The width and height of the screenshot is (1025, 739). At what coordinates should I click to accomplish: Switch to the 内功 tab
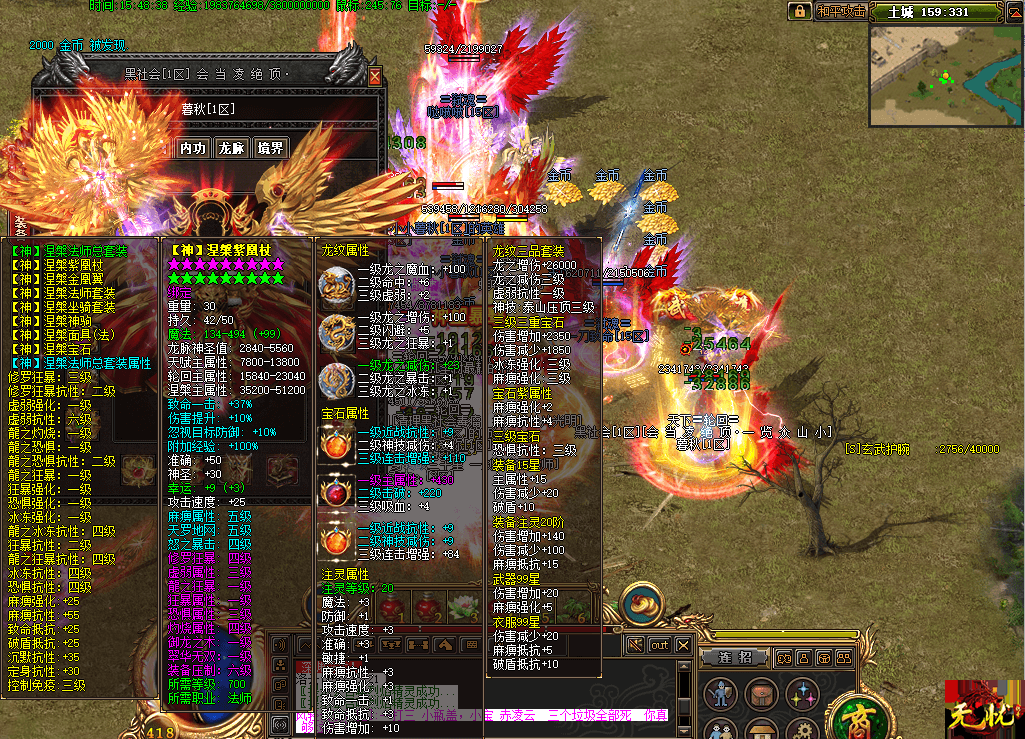[x=193, y=148]
